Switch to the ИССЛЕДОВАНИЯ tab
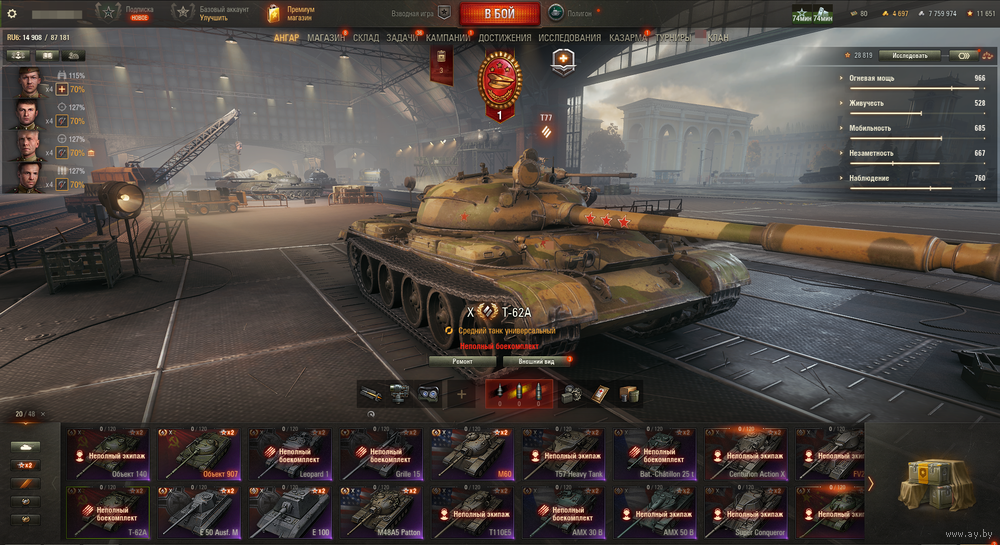 [x=570, y=38]
